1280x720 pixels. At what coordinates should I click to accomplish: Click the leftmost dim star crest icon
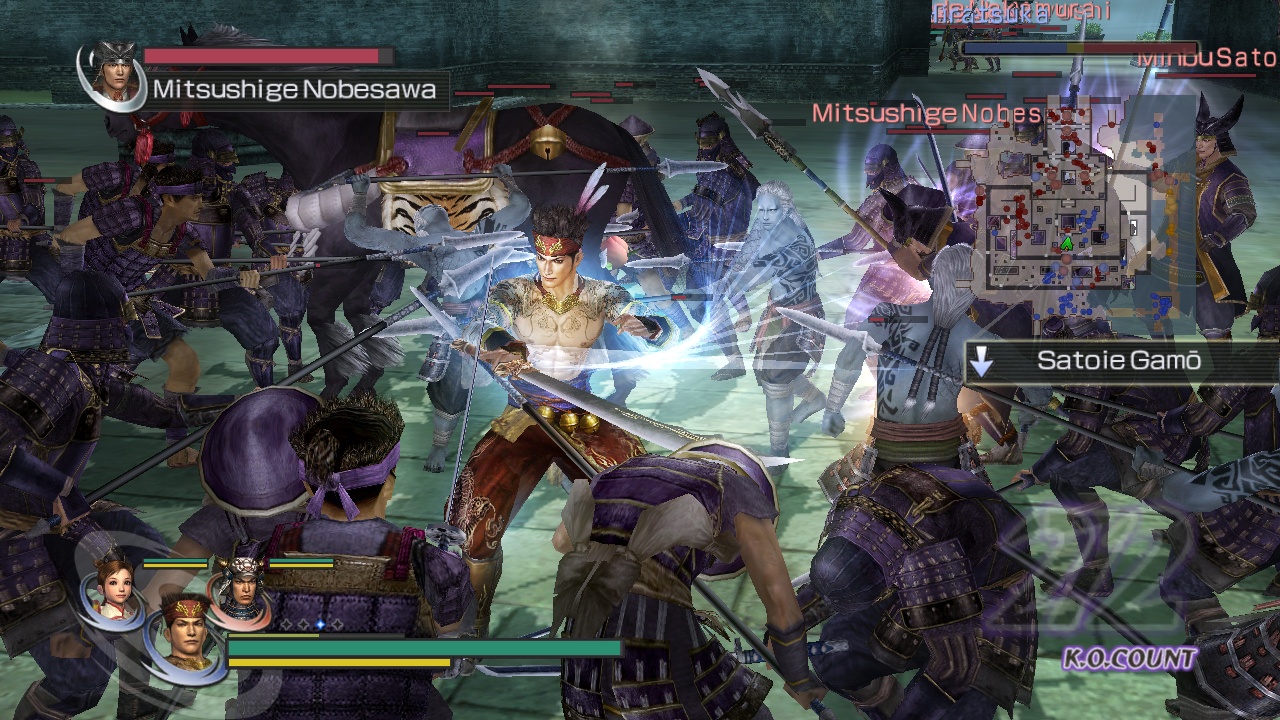pos(285,624)
